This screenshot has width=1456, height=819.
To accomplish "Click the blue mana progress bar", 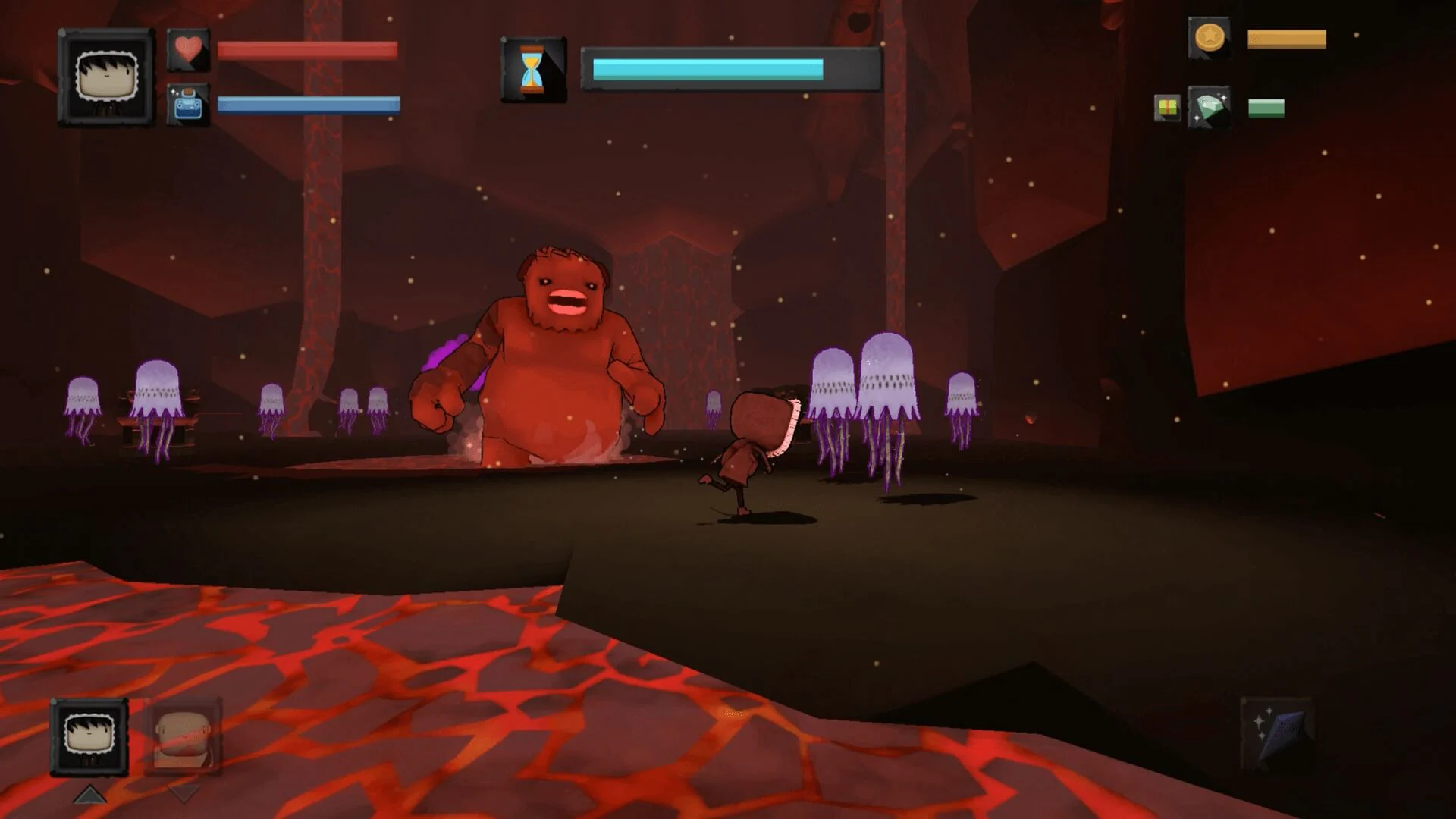I will click(307, 106).
